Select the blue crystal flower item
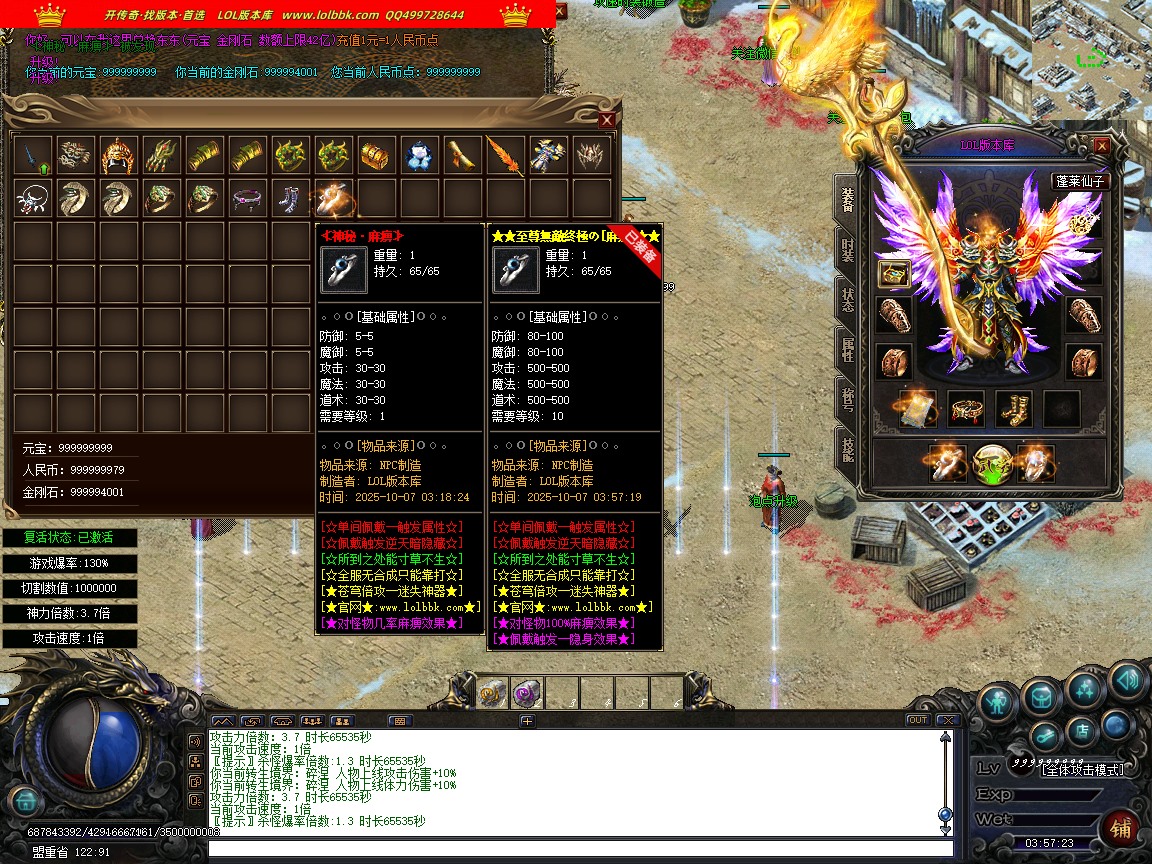This screenshot has height=864, width=1152. tap(418, 155)
